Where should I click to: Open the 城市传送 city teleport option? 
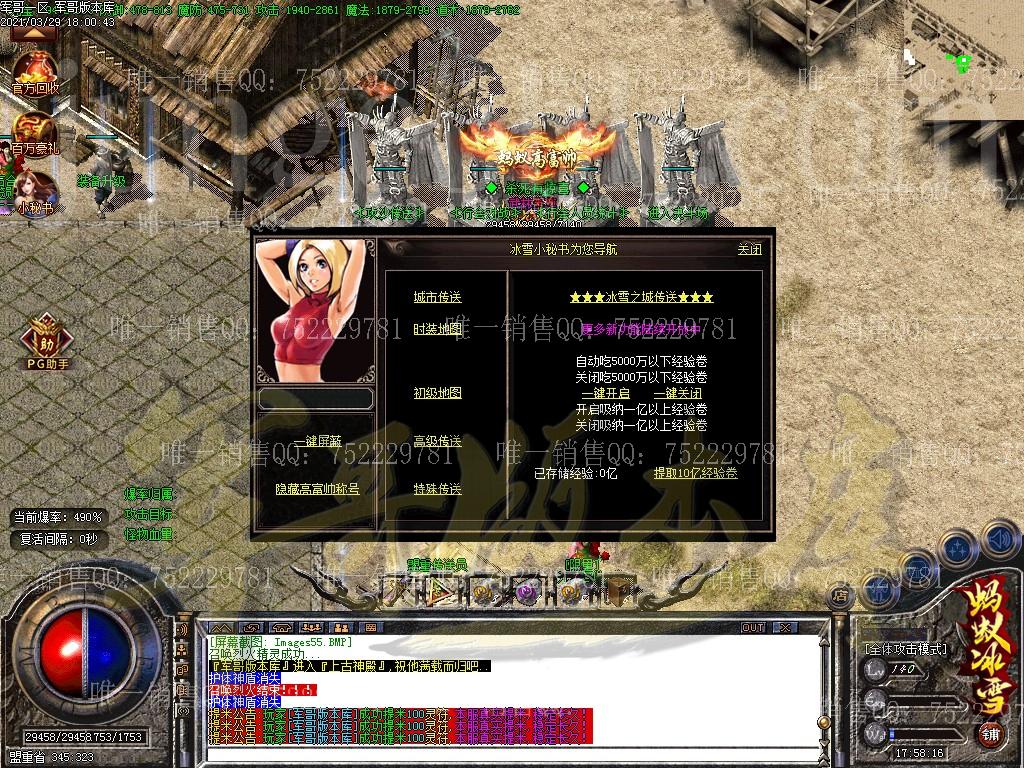tap(438, 297)
